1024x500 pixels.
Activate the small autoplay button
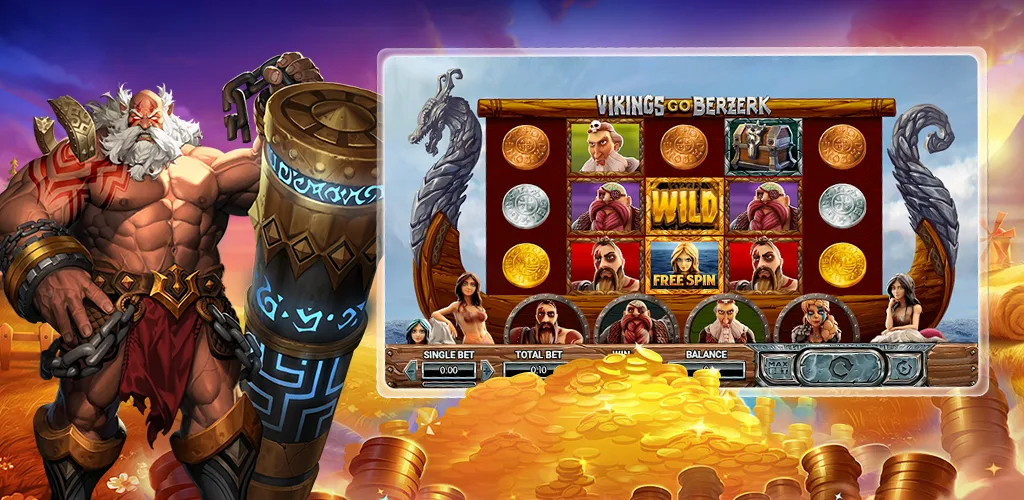point(903,367)
